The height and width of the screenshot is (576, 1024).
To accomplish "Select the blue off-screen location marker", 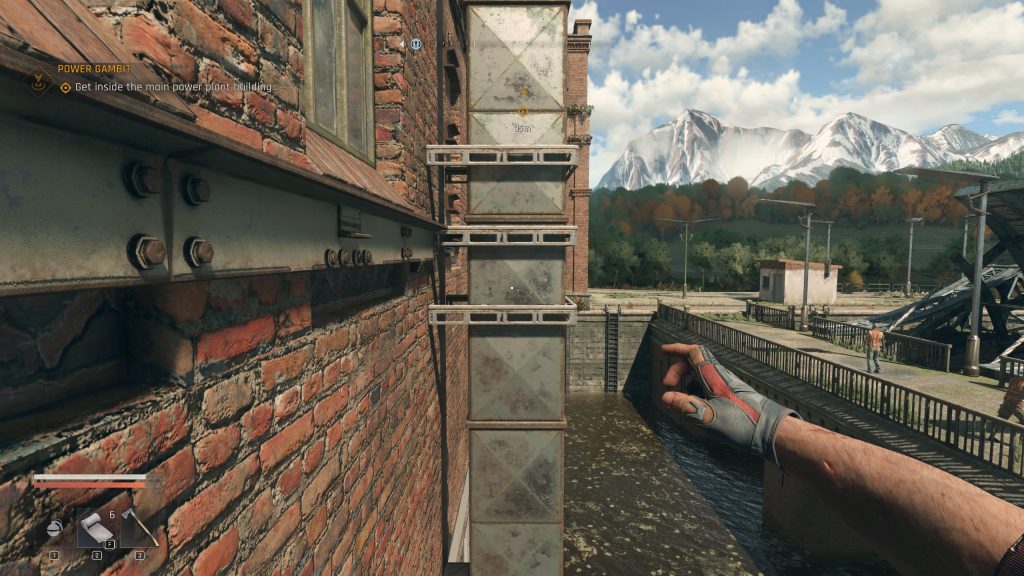I will 415,45.
